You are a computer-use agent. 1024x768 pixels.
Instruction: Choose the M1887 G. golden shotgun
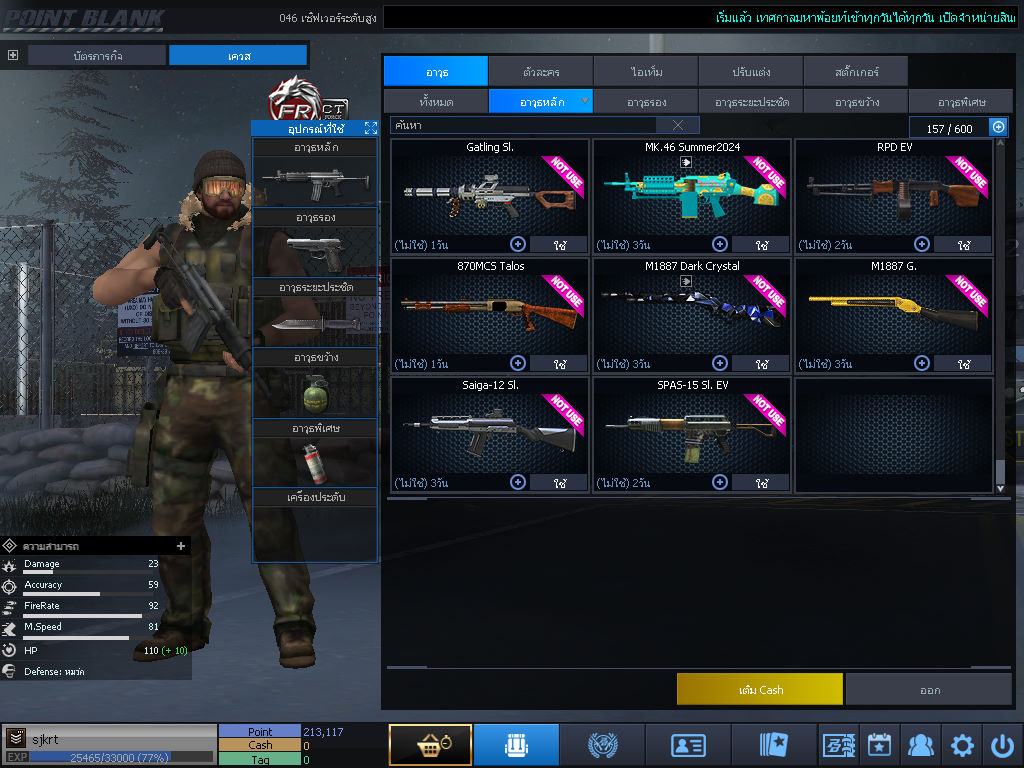[893, 310]
